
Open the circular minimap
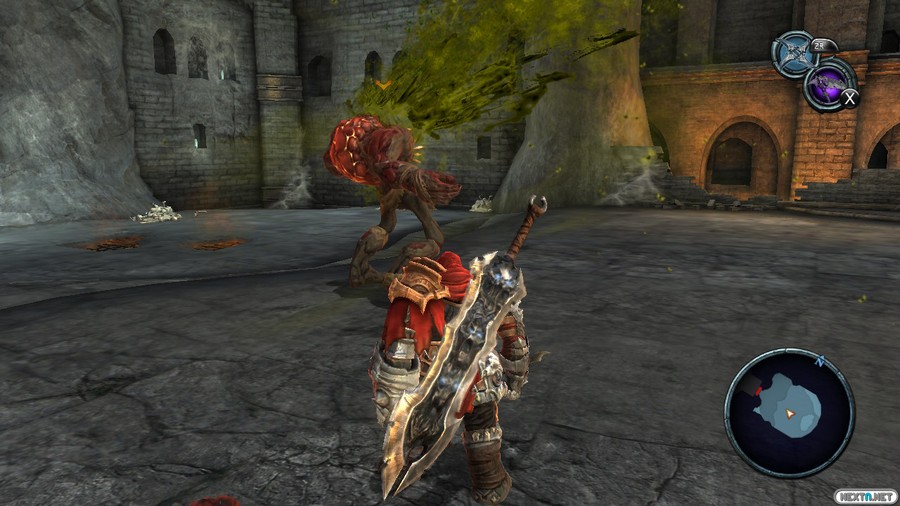789,412
